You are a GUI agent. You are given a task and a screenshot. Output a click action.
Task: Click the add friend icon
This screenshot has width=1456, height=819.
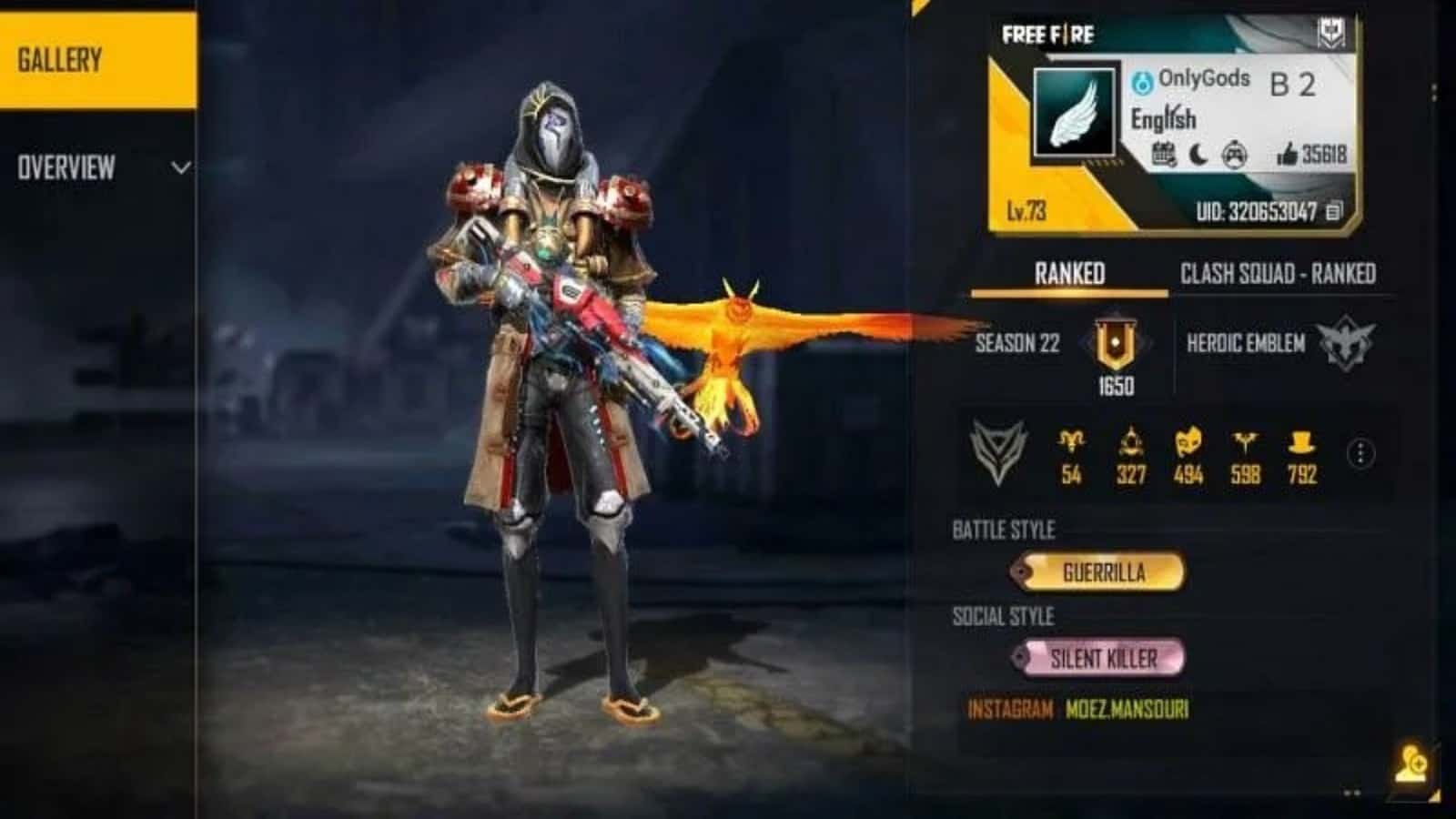(x=1411, y=763)
